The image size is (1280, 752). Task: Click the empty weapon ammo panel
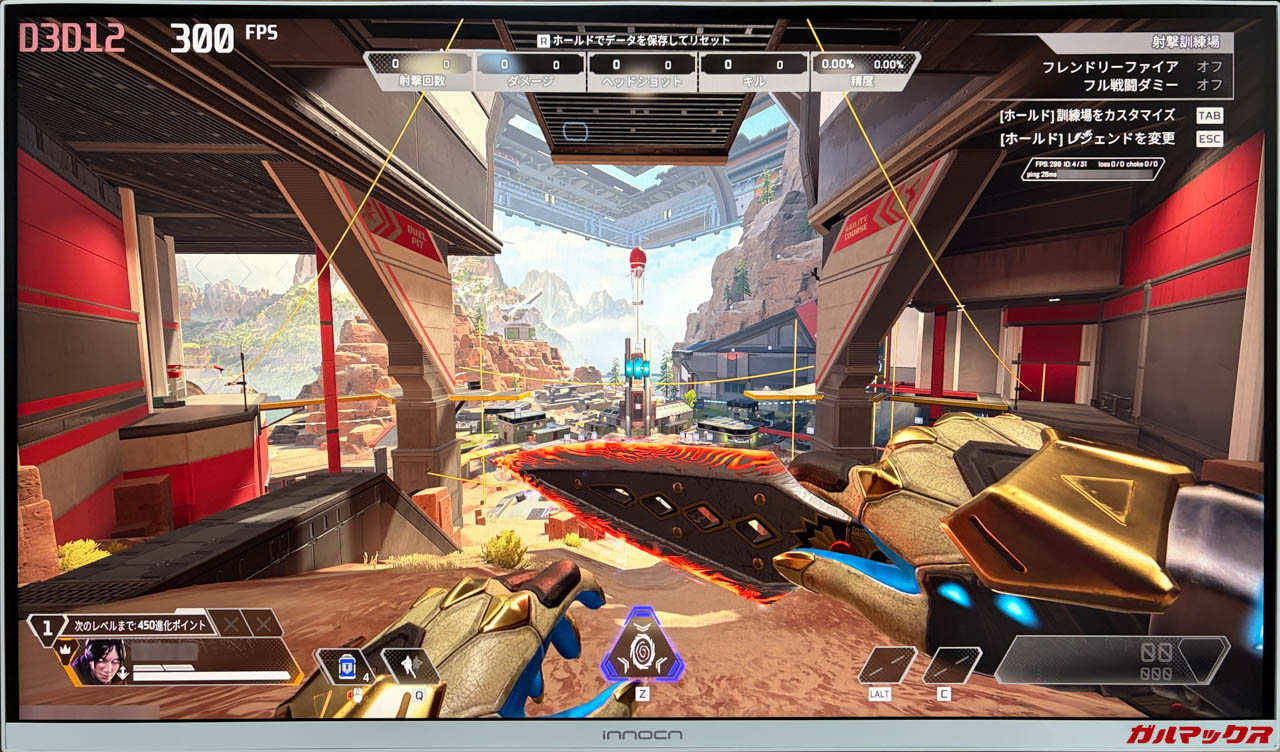1110,660
